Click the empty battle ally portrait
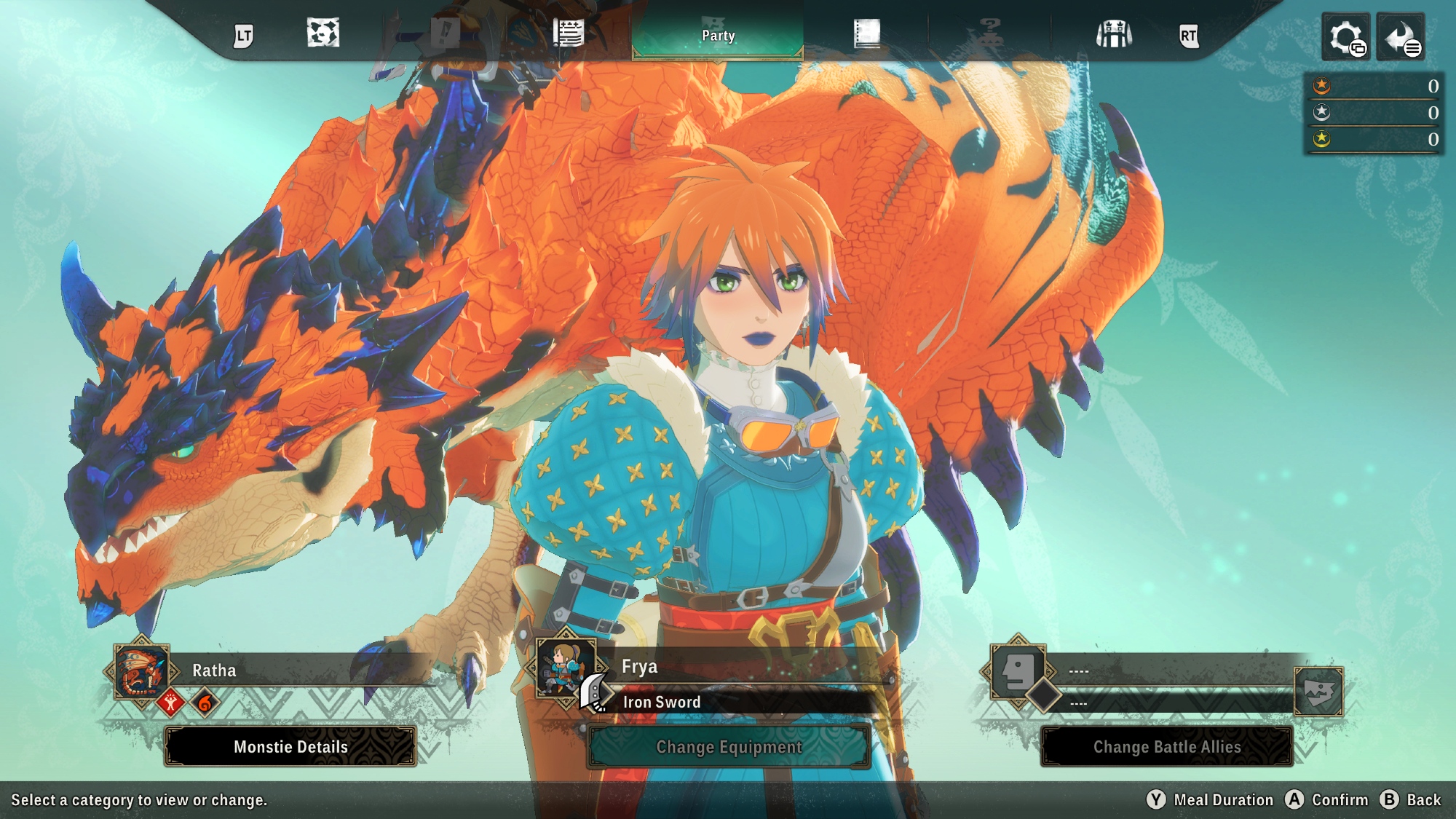Screen dimensions: 1456x819 [x=1018, y=670]
